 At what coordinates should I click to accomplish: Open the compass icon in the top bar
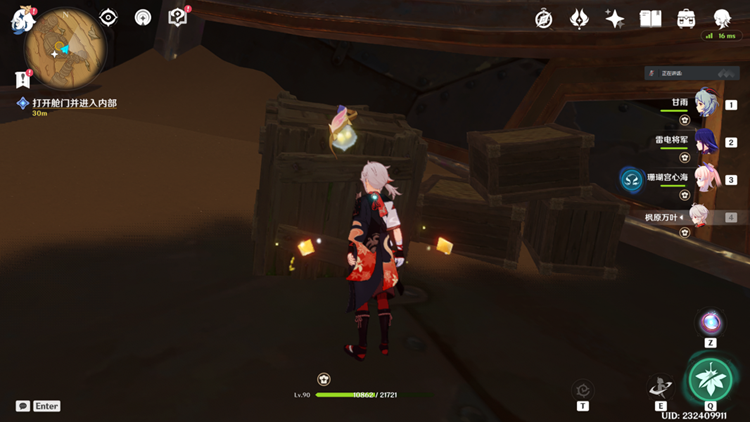click(x=544, y=19)
